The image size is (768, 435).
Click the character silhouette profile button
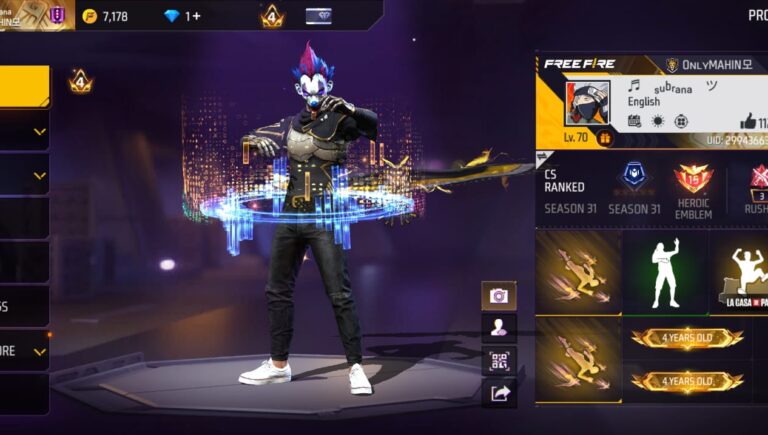tap(498, 327)
